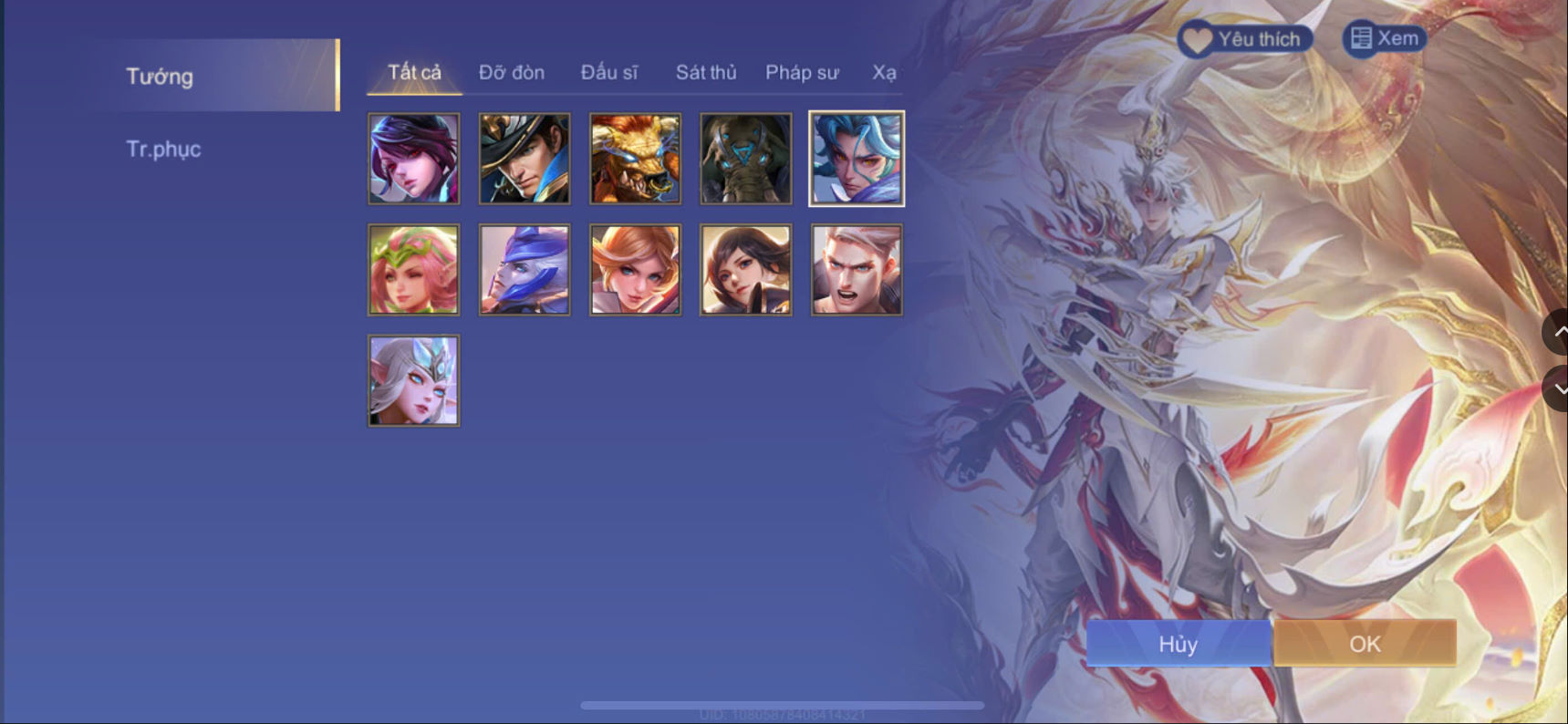The width and height of the screenshot is (1568, 724).
Task: Switch to the Tr.phục tab
Action: coord(165,149)
